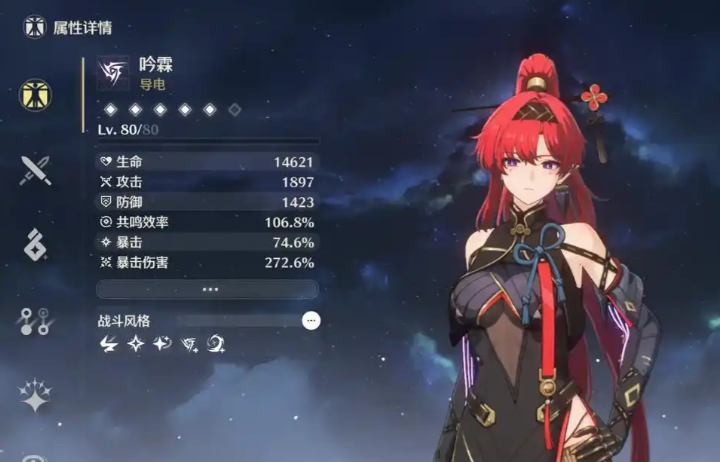This screenshot has height=462, width=720.
Task: Click the first lightning-shaped combat style icon
Action: pos(109,344)
